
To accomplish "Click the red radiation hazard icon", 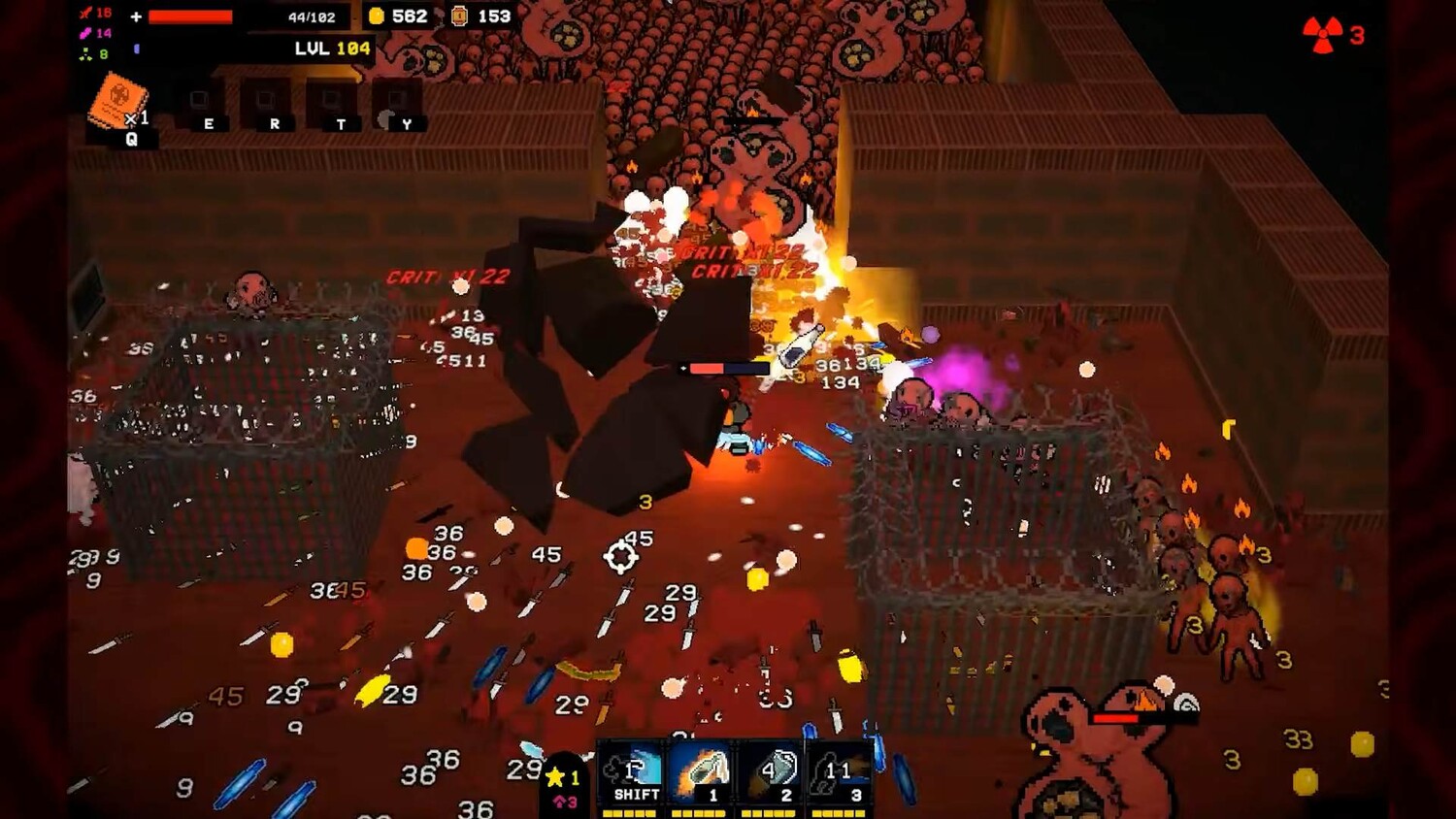I will 1322,35.
